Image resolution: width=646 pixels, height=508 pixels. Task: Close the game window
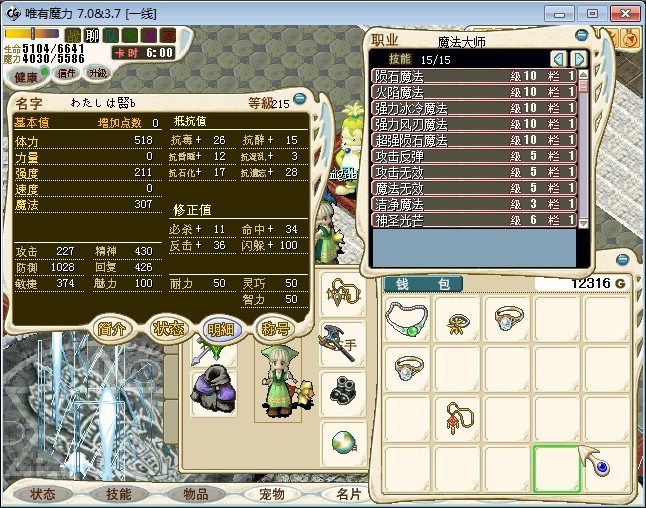coord(623,12)
